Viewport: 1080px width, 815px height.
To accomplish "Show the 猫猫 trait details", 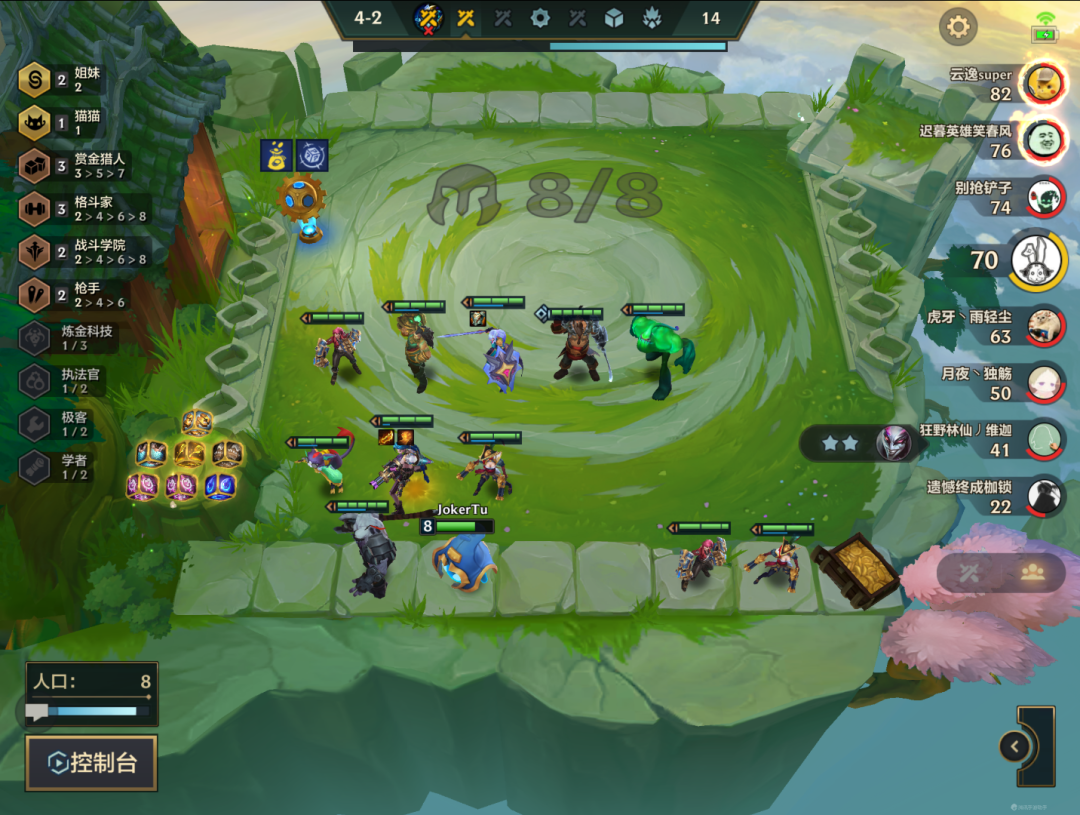I will tap(35, 122).
